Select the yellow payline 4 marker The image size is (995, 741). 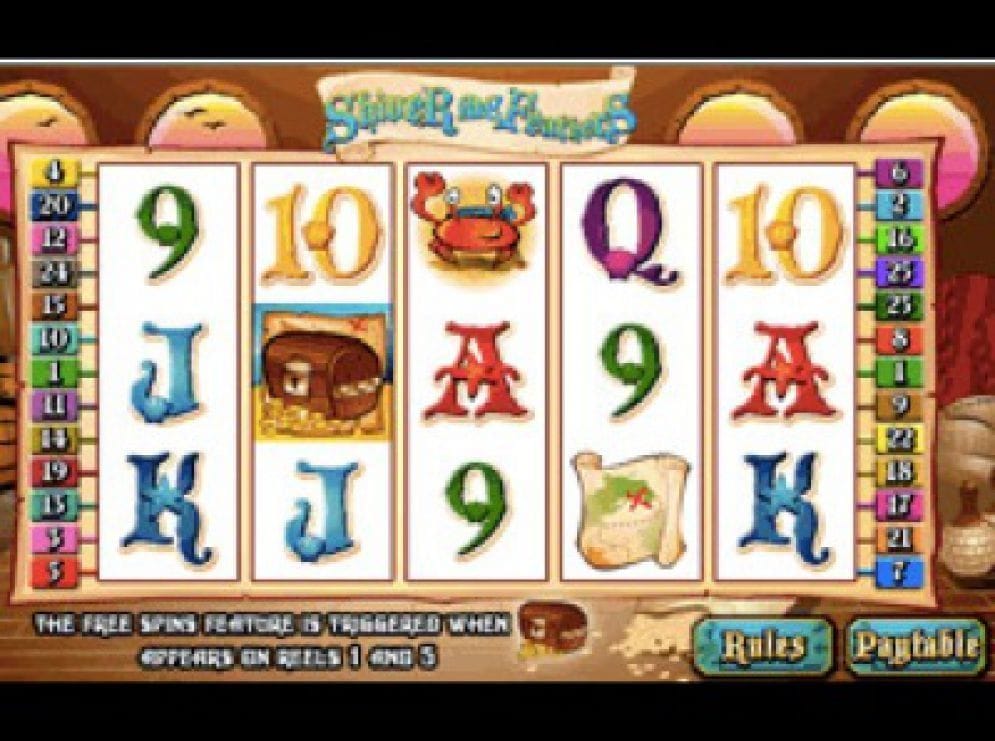tap(48, 172)
